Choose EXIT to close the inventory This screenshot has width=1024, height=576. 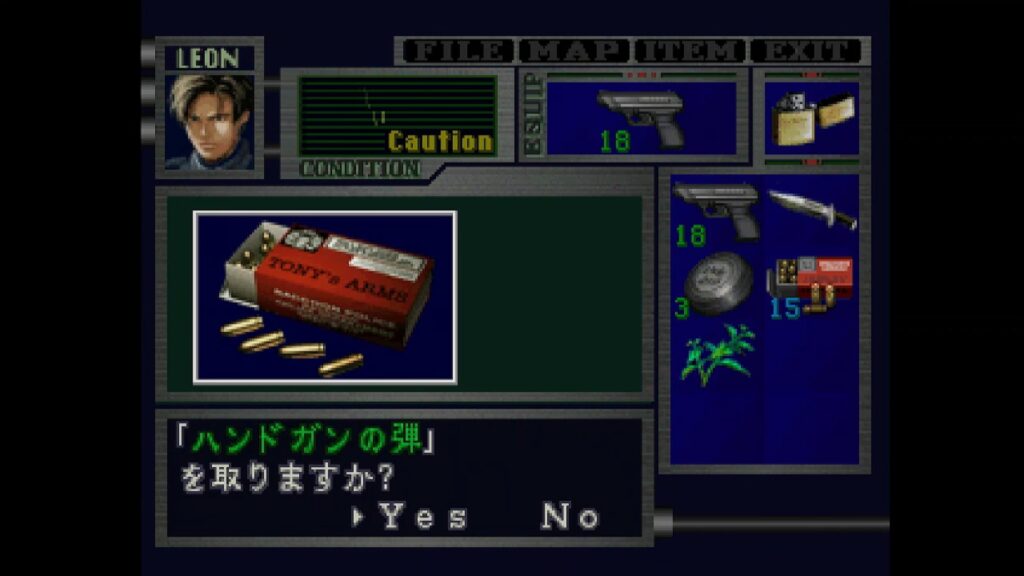807,51
